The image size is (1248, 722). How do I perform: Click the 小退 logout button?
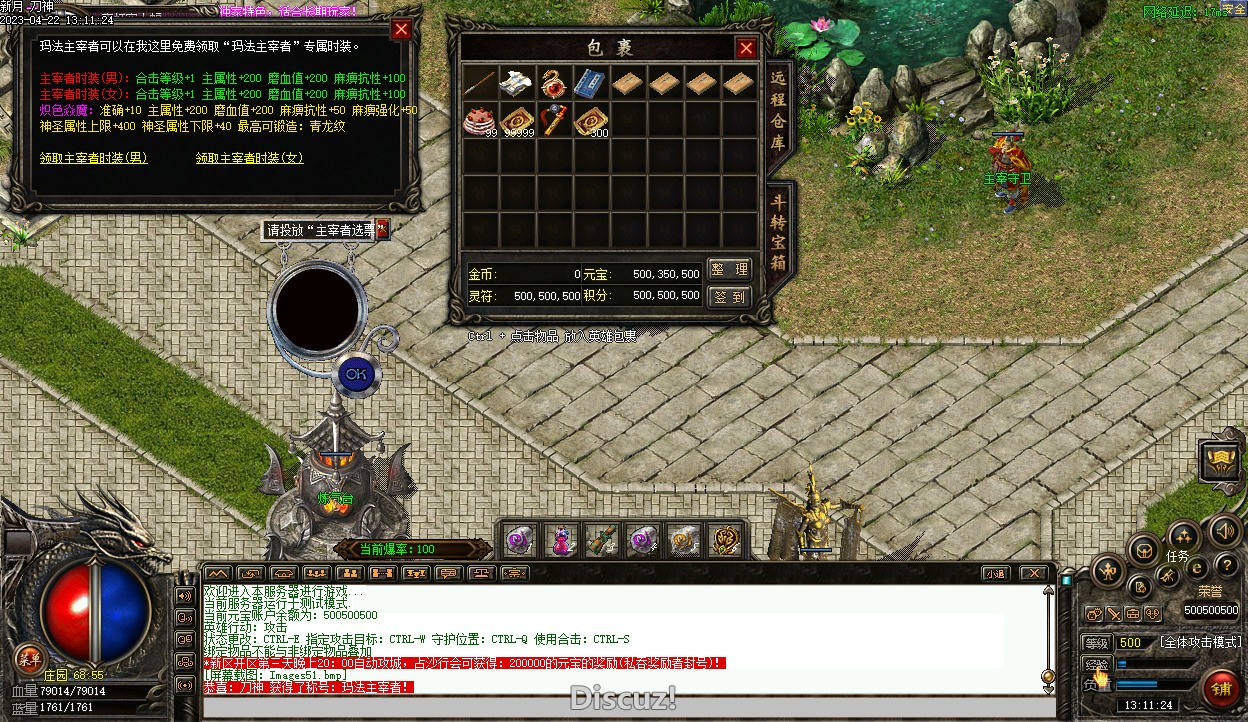994,573
